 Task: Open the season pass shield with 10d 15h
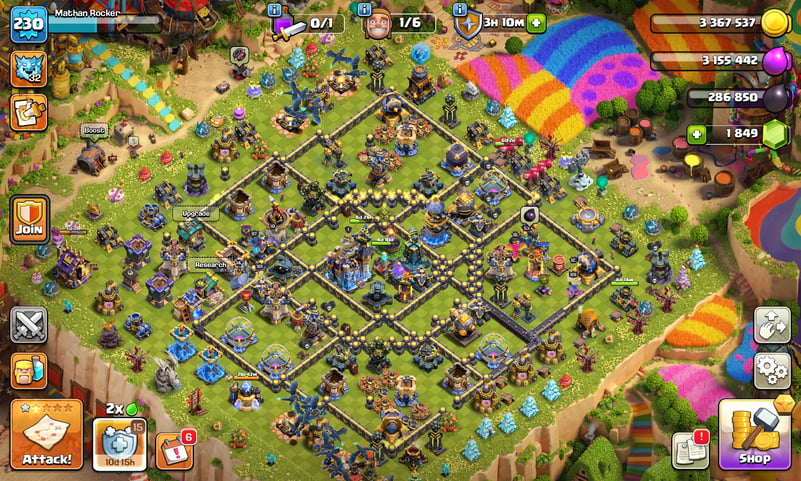coord(119,440)
